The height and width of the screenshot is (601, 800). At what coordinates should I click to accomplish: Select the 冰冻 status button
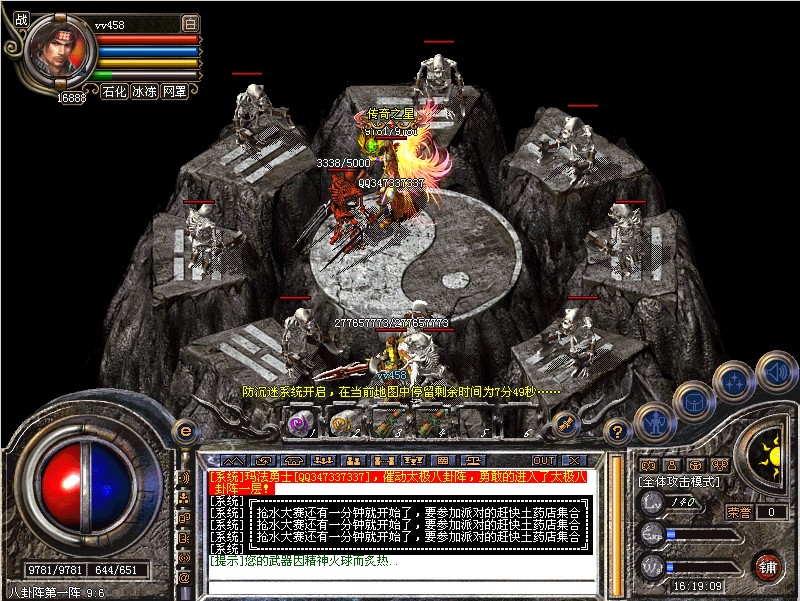coord(144,90)
